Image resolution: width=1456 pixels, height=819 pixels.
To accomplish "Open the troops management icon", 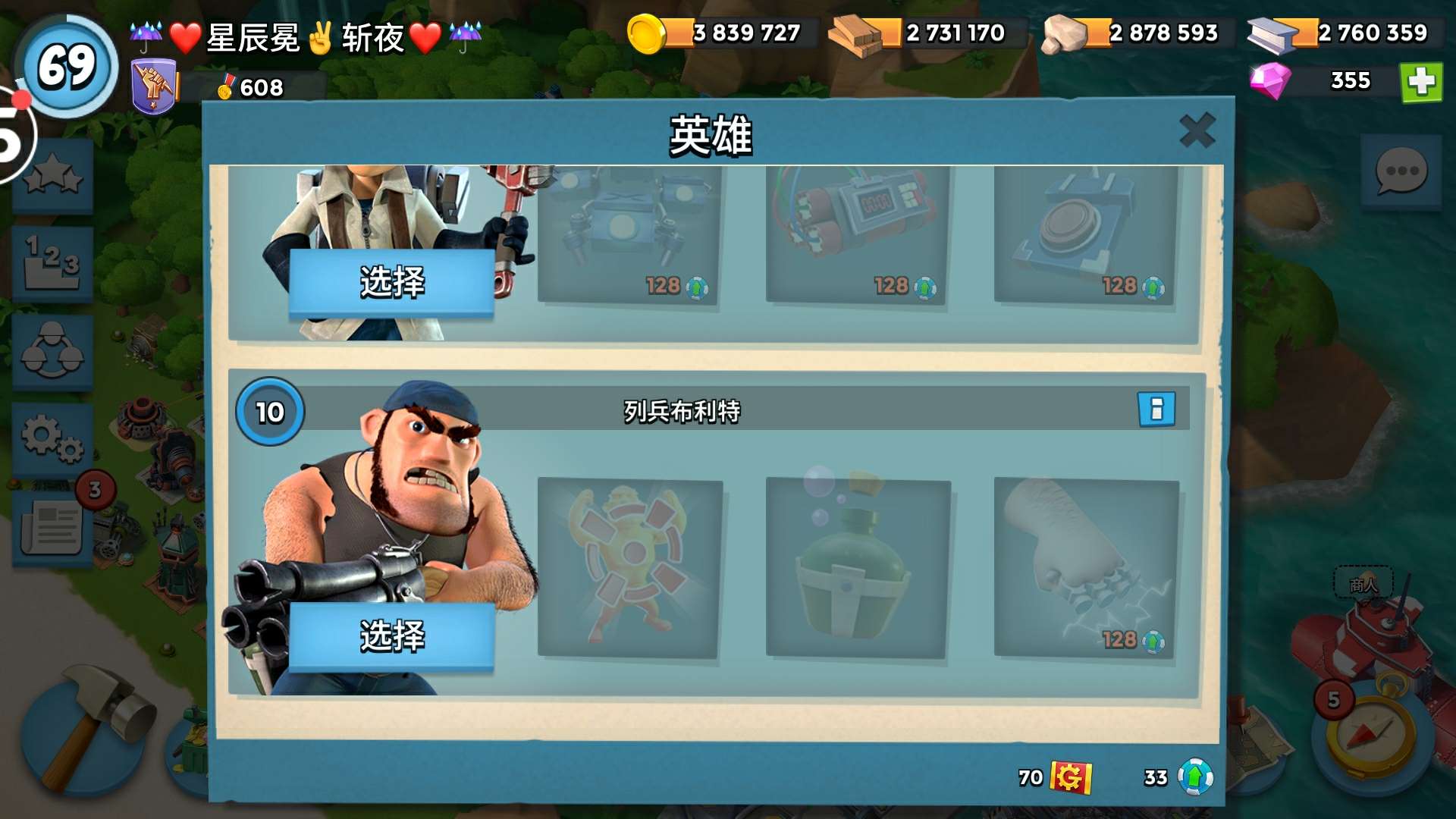I will click(52, 351).
